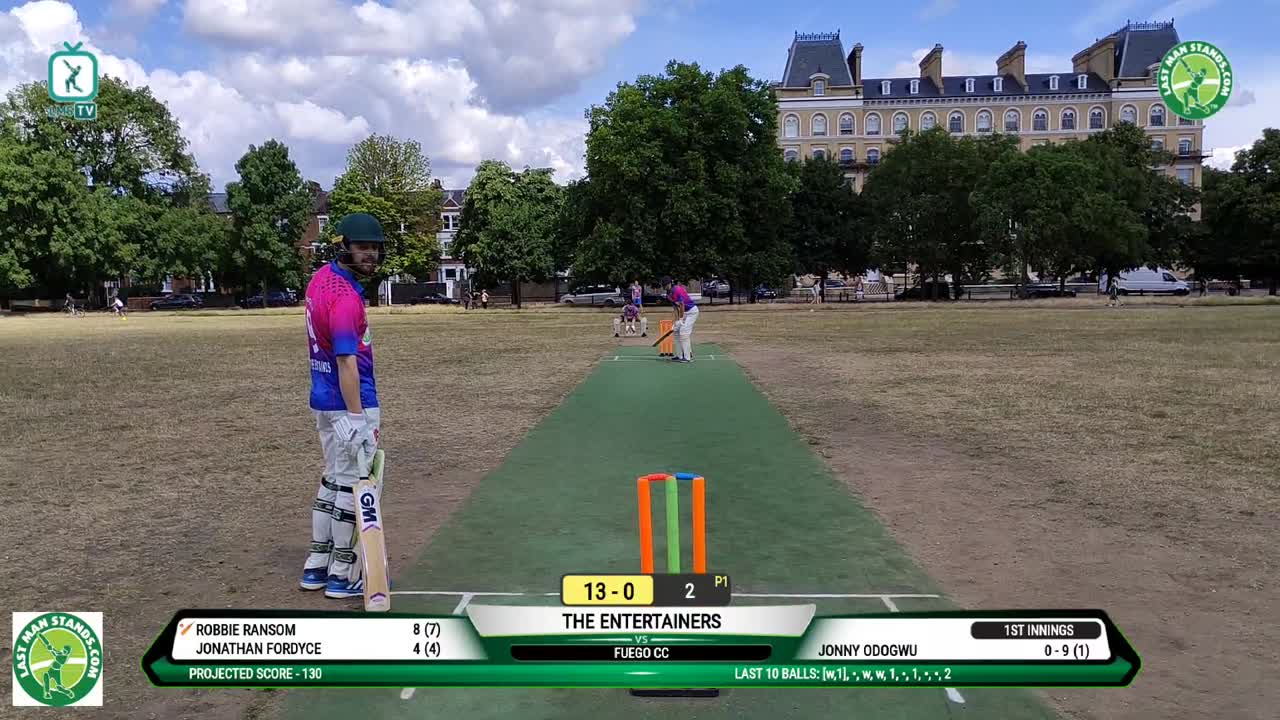This screenshot has height=720, width=1280.
Task: Select the Fuego CC team label
Action: pyautogui.click(x=641, y=653)
